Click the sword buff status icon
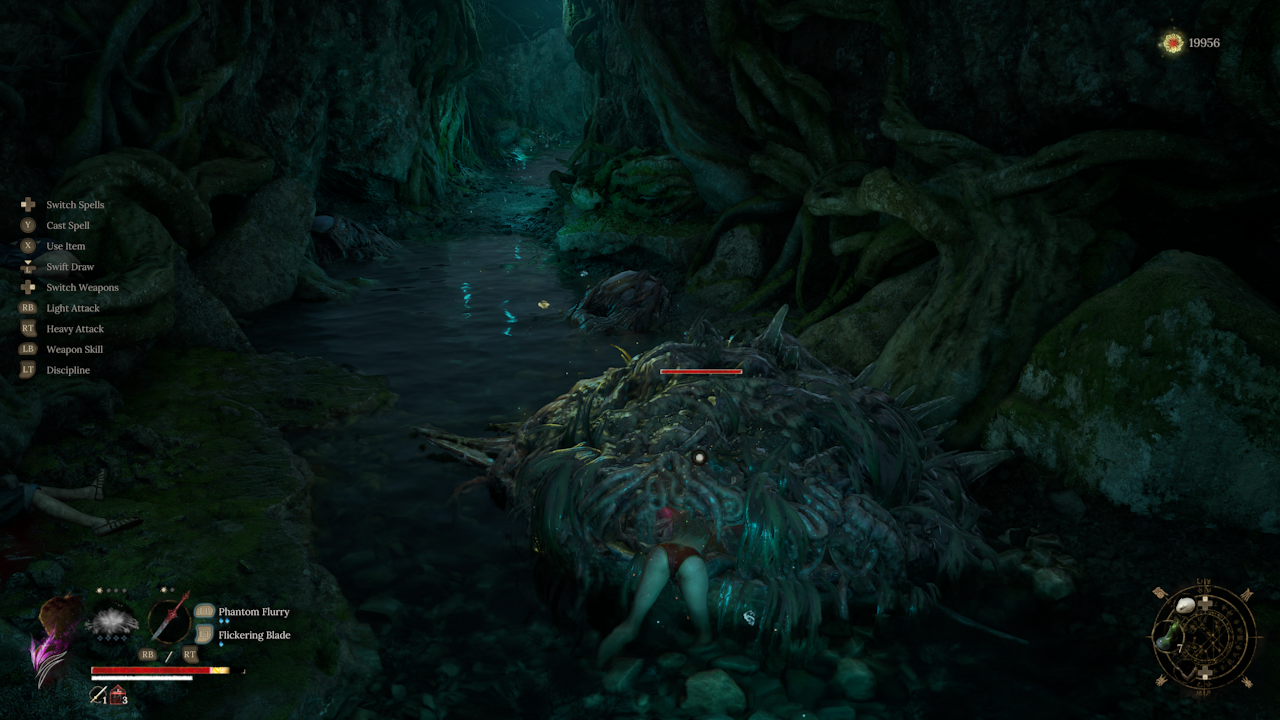The image size is (1280, 720). pyautogui.click(x=97, y=694)
